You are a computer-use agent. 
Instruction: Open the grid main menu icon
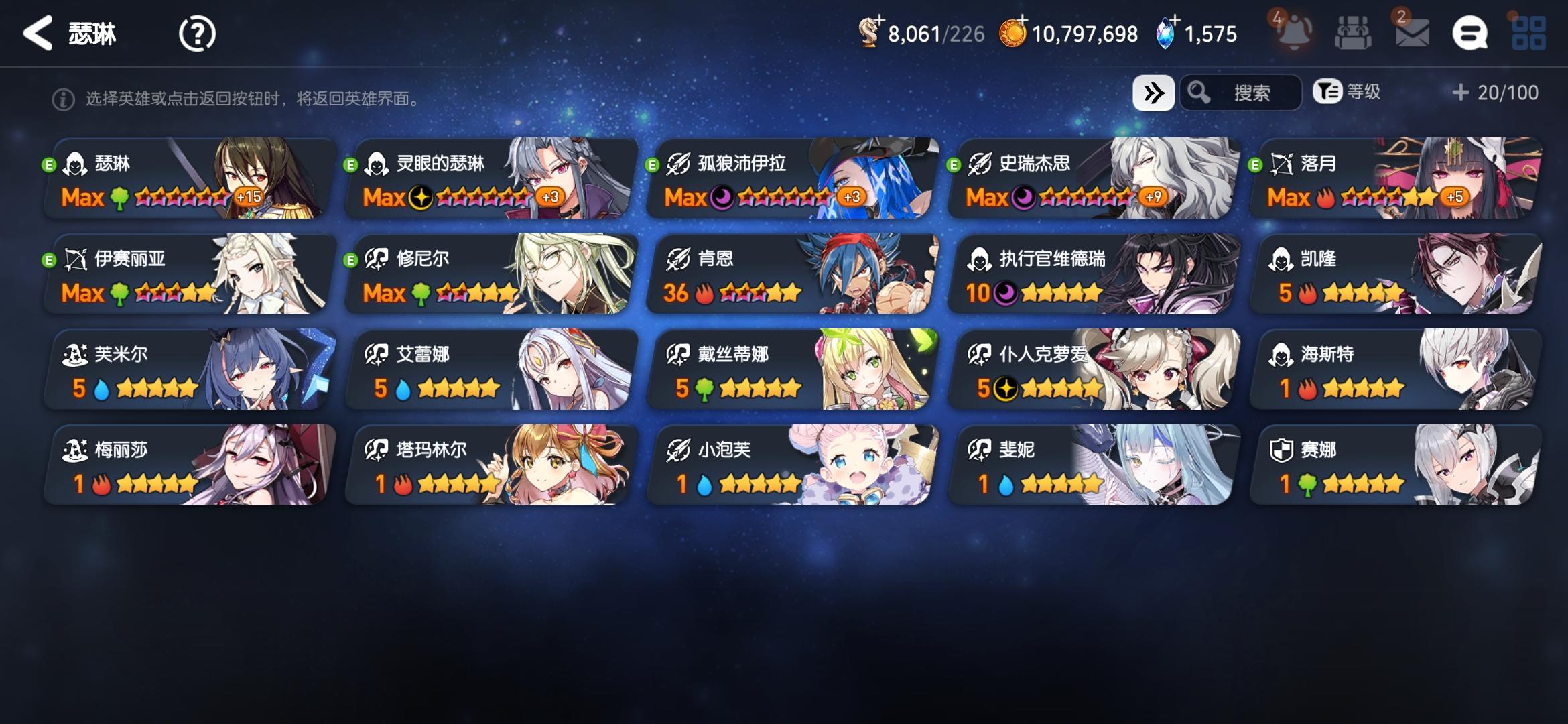(1528, 33)
